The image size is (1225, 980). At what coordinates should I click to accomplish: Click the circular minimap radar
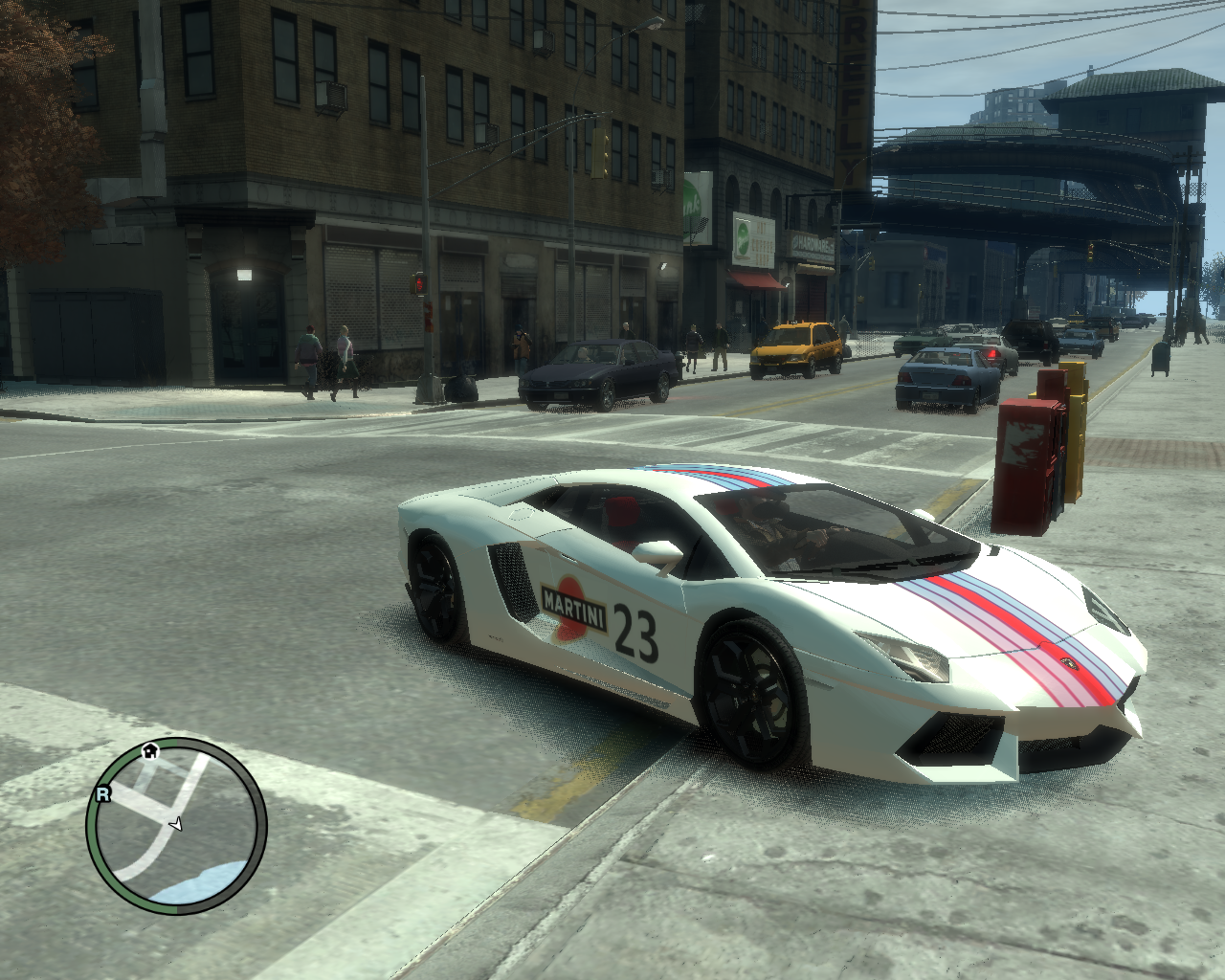(176, 826)
